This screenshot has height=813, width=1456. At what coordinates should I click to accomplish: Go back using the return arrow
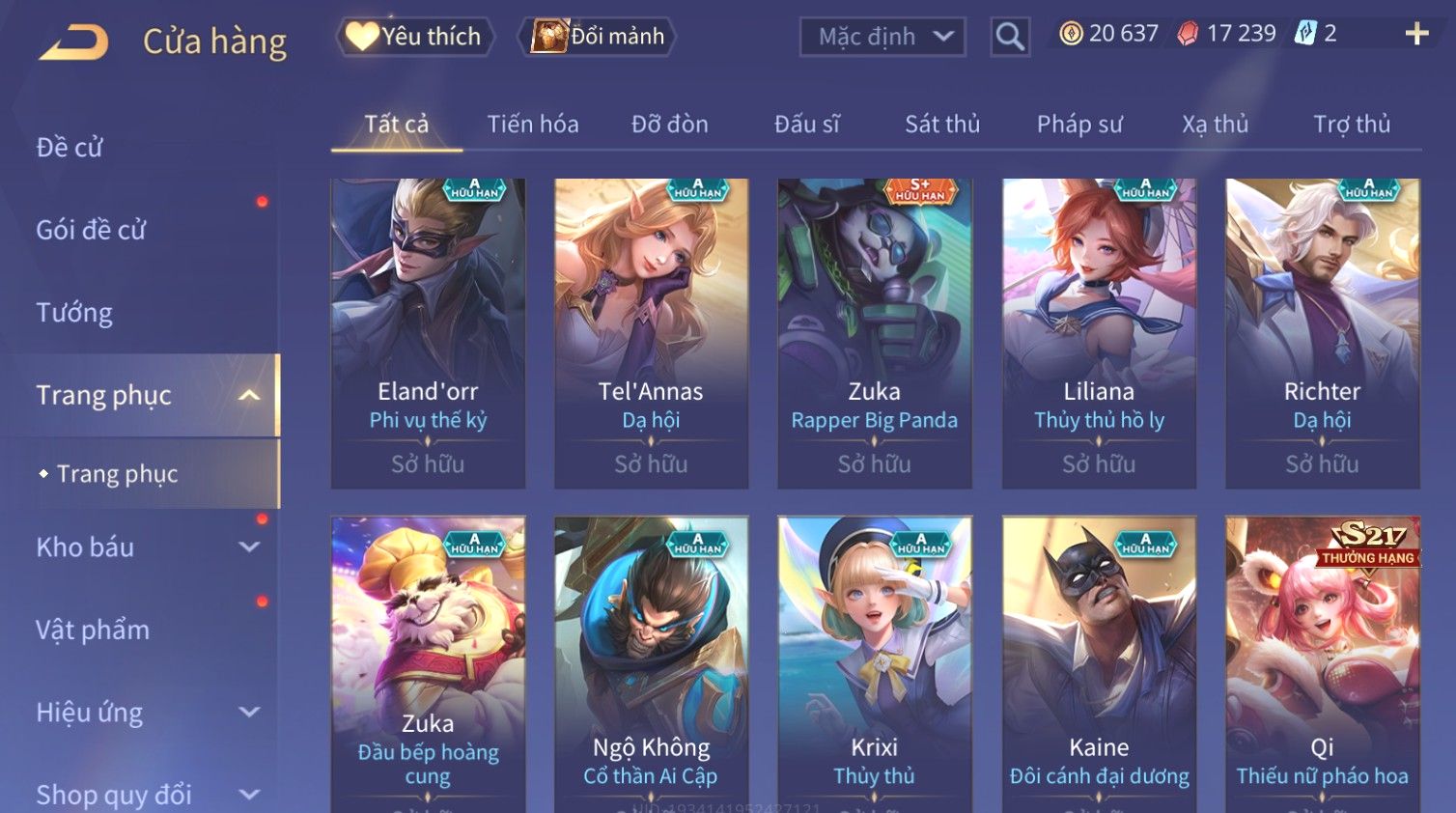coord(74,42)
